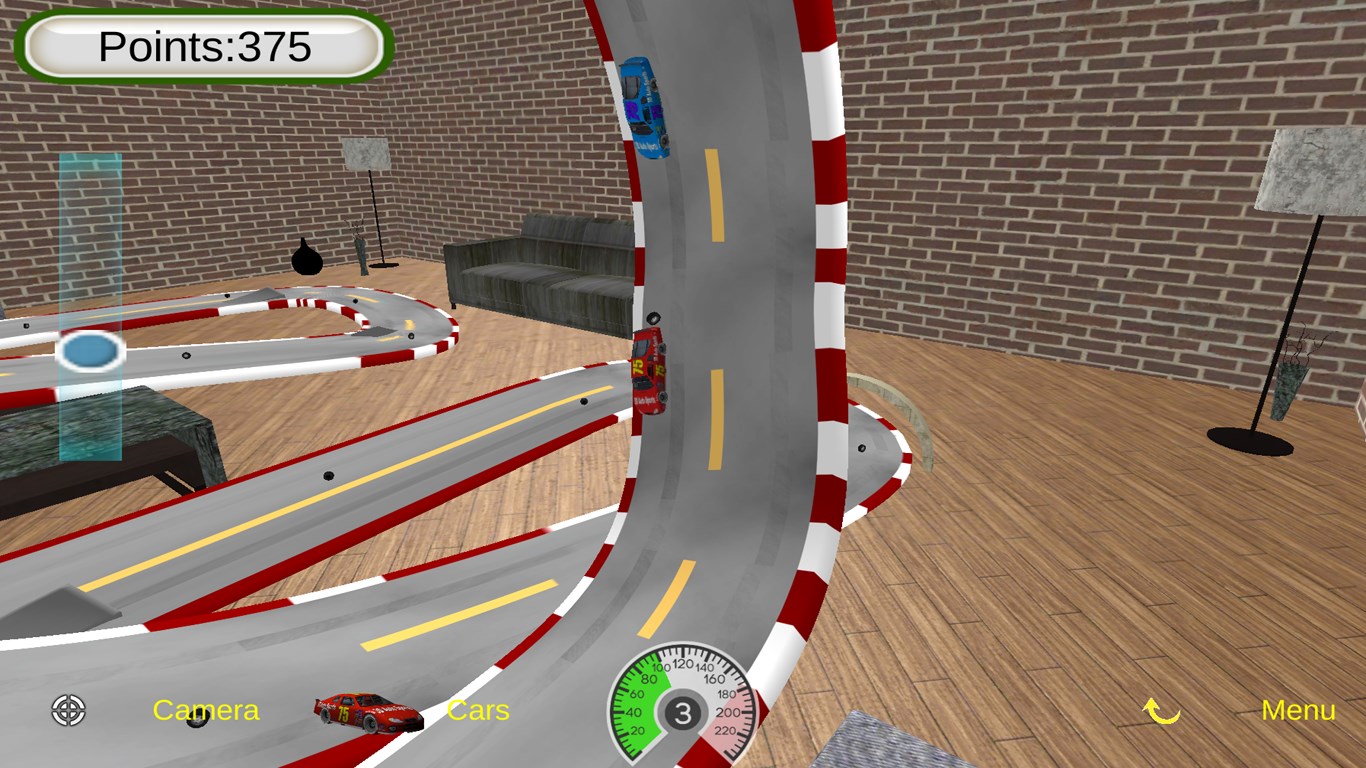The image size is (1366, 768).
Task: Click the yellow return arrow icon
Action: pos(1161,711)
